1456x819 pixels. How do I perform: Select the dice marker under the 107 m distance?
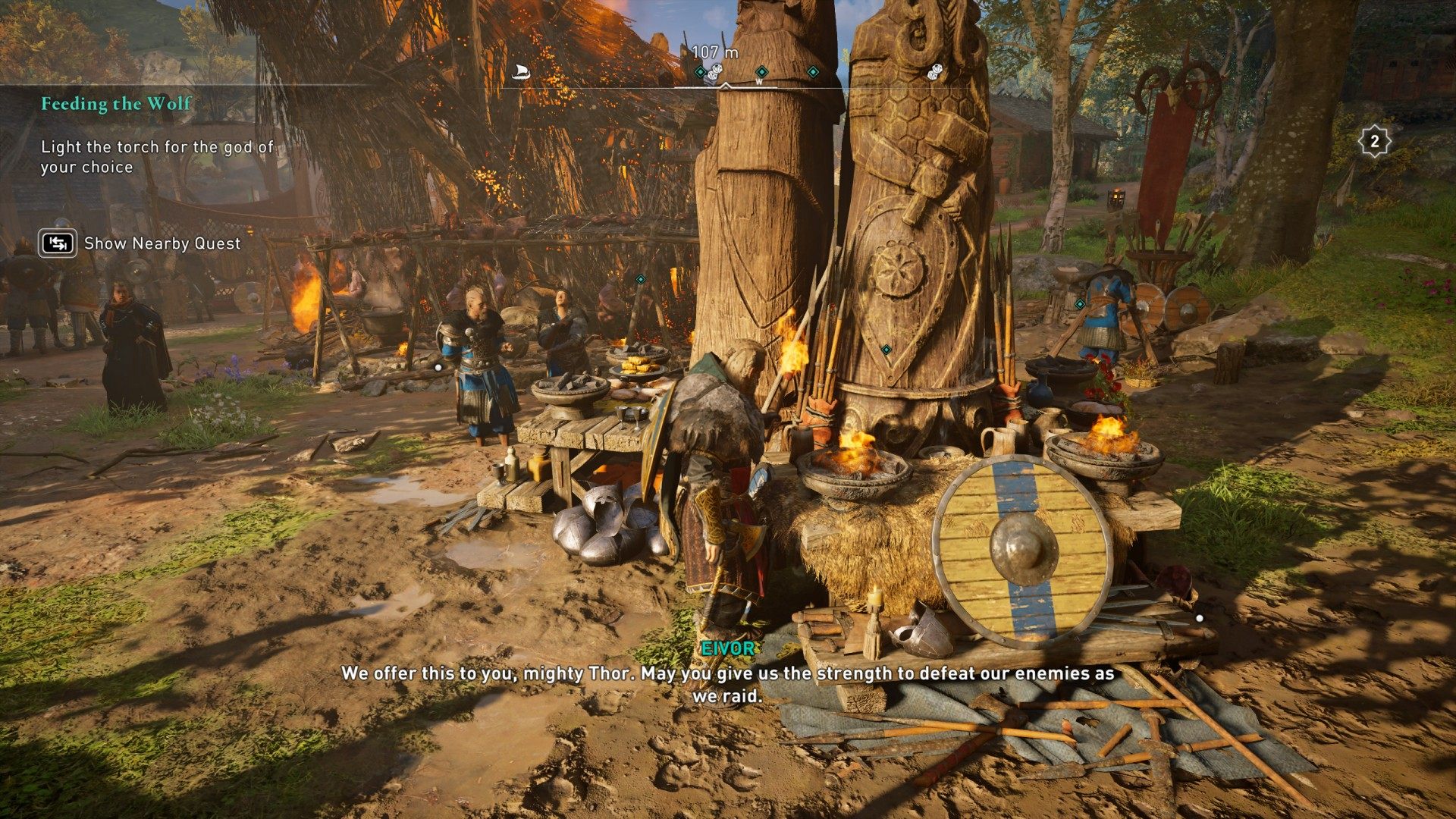click(x=715, y=73)
